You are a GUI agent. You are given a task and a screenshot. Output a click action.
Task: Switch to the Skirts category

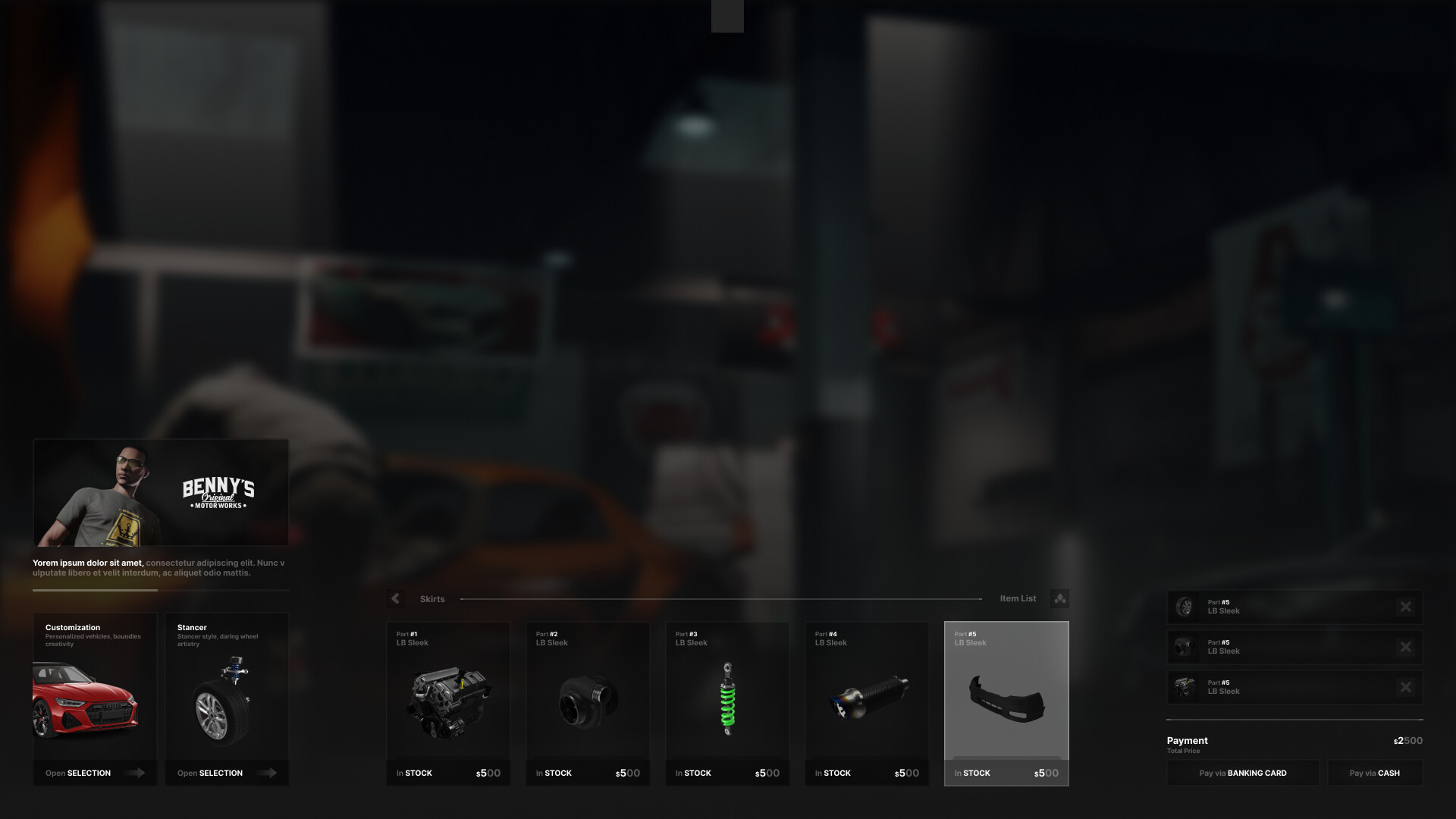coord(432,598)
